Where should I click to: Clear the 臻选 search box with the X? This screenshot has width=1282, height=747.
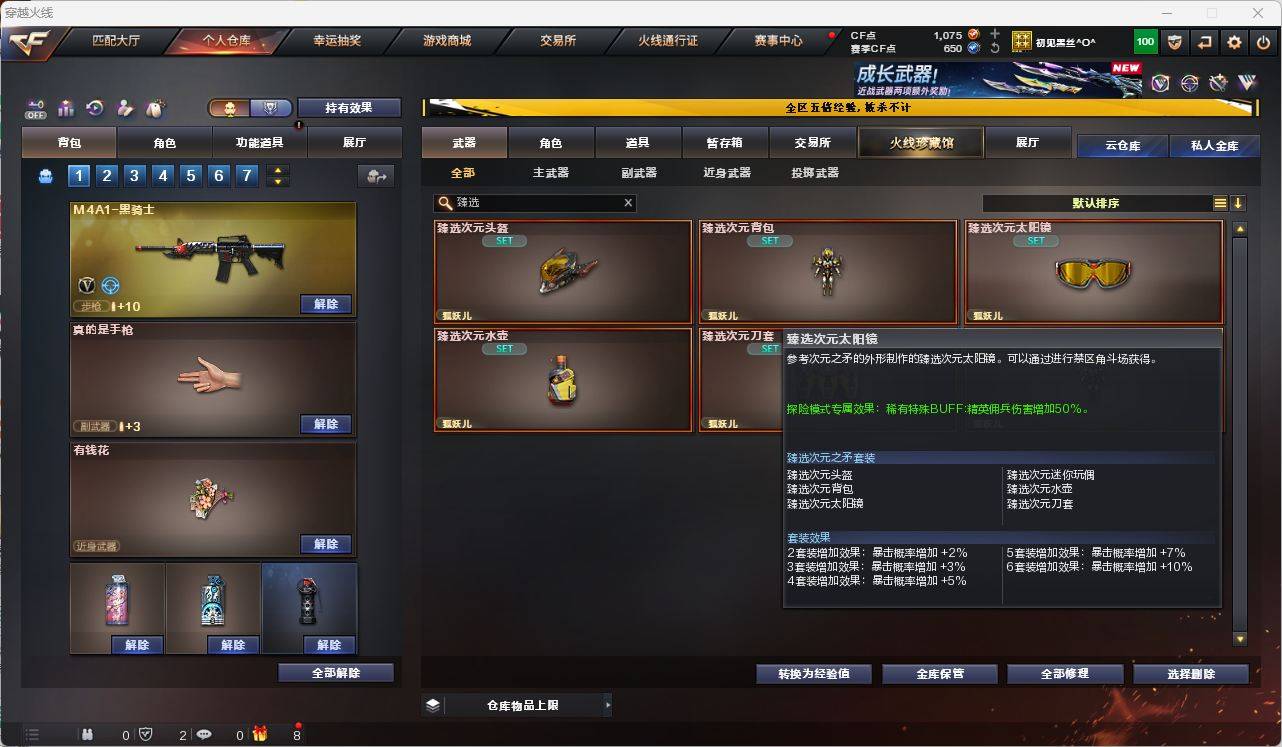tap(628, 203)
